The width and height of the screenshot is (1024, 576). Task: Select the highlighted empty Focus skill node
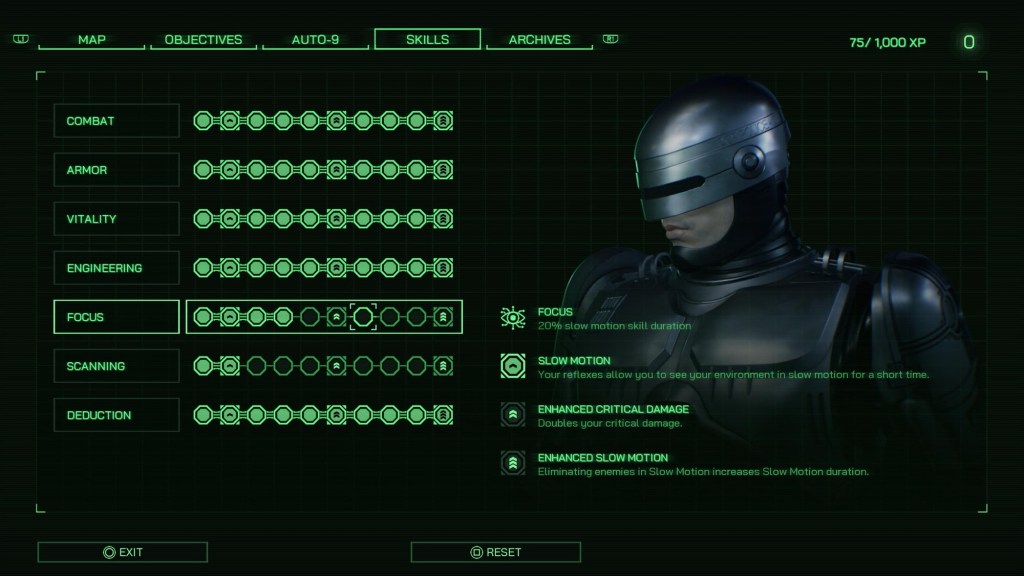tap(363, 317)
